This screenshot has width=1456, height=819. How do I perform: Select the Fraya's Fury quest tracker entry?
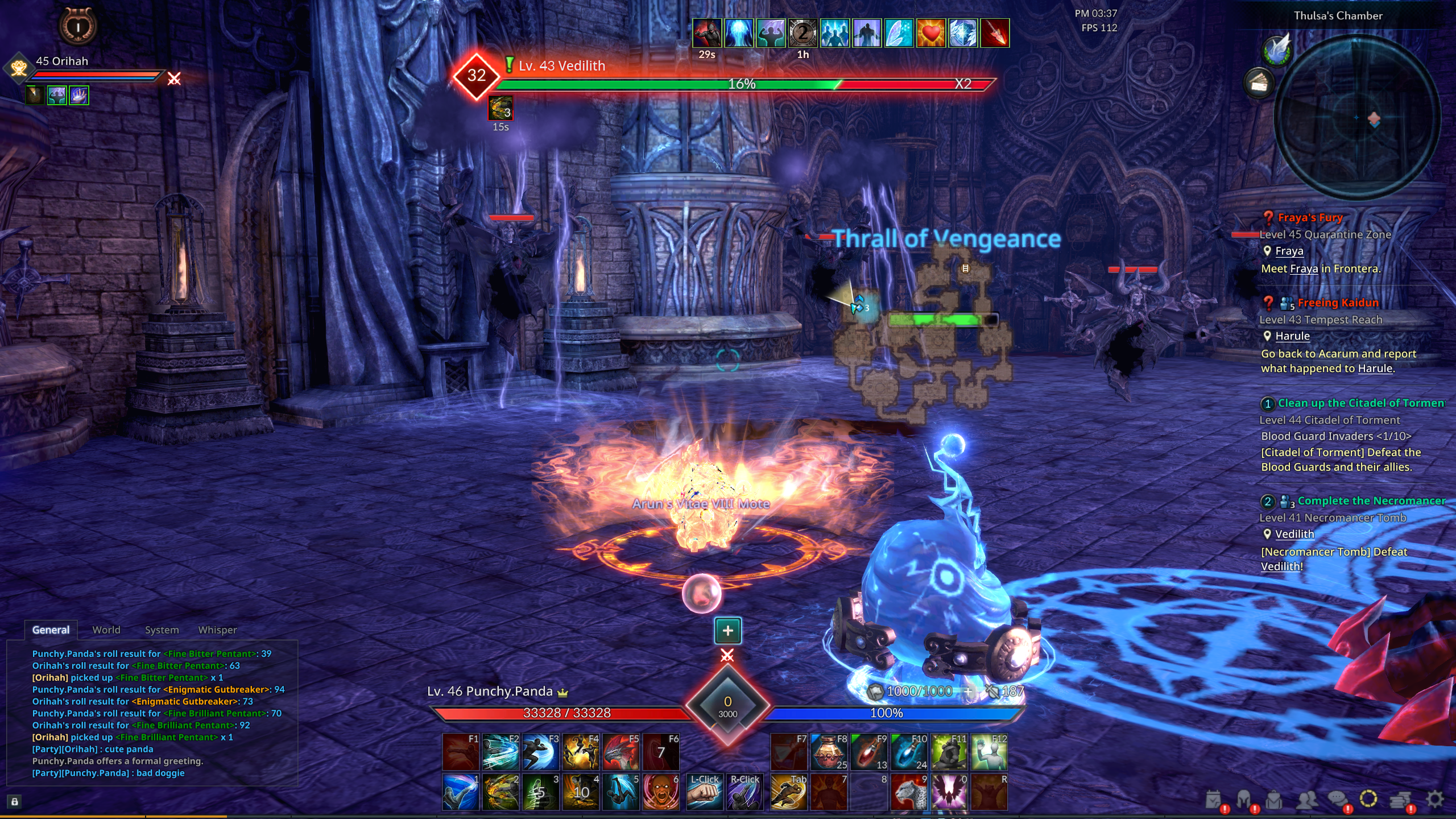(1309, 218)
